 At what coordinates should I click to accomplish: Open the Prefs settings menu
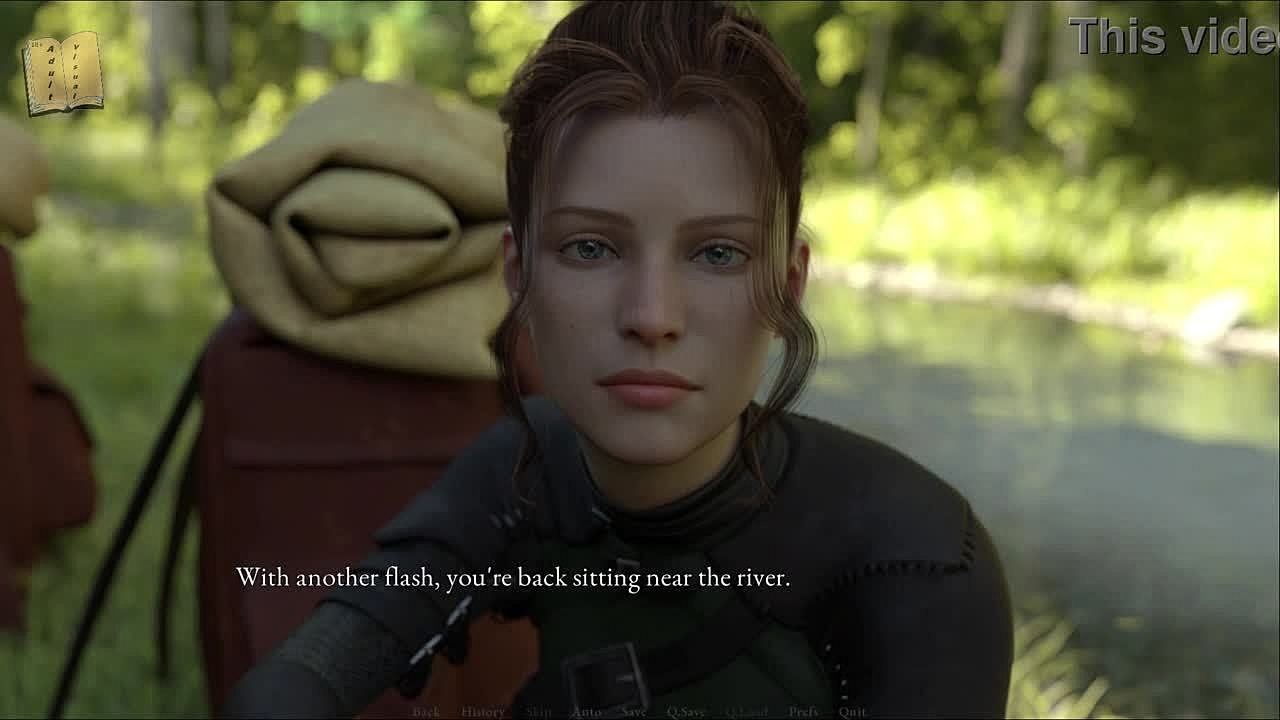[803, 712]
